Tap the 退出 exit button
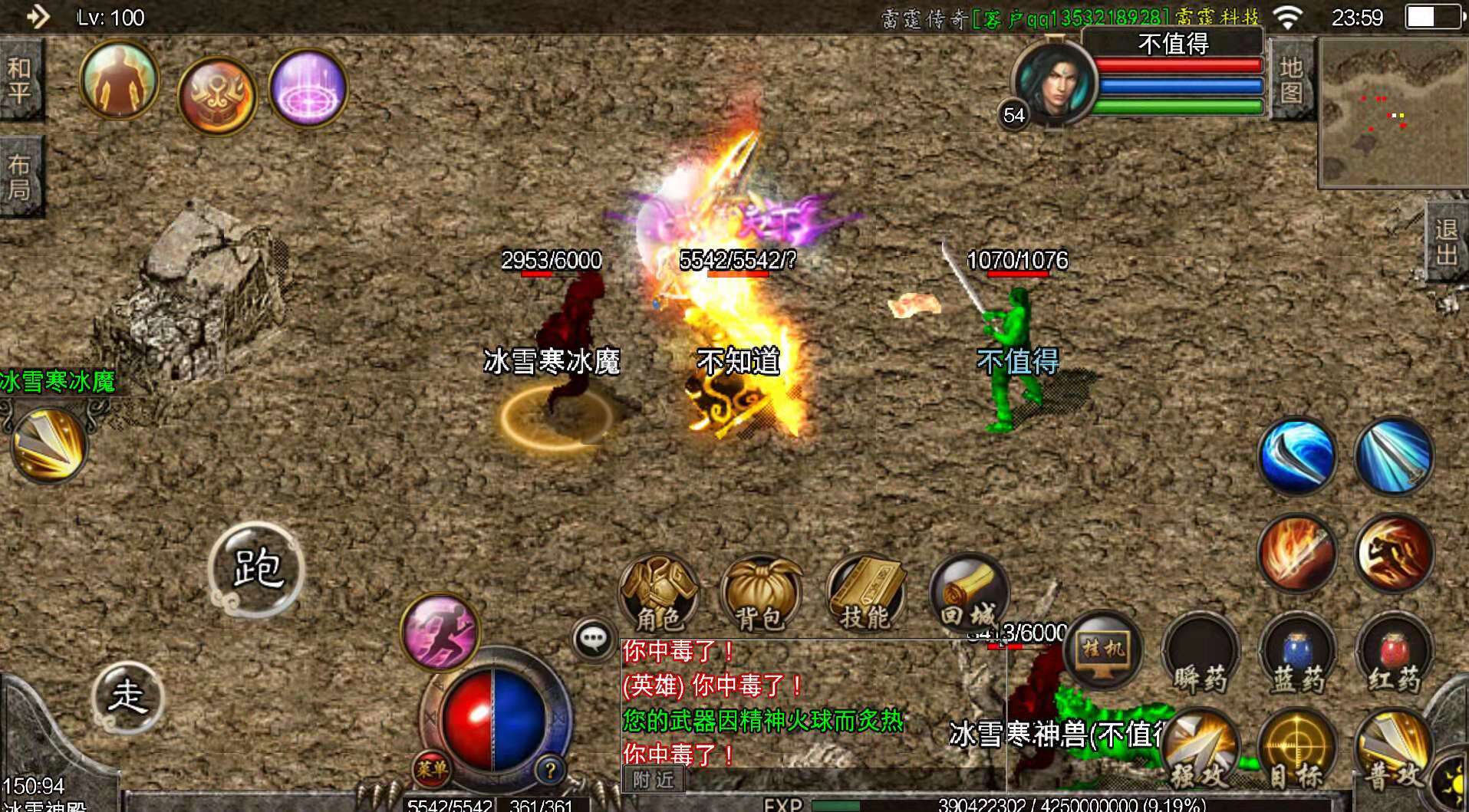Viewport: 1469px width, 812px height. (1447, 241)
